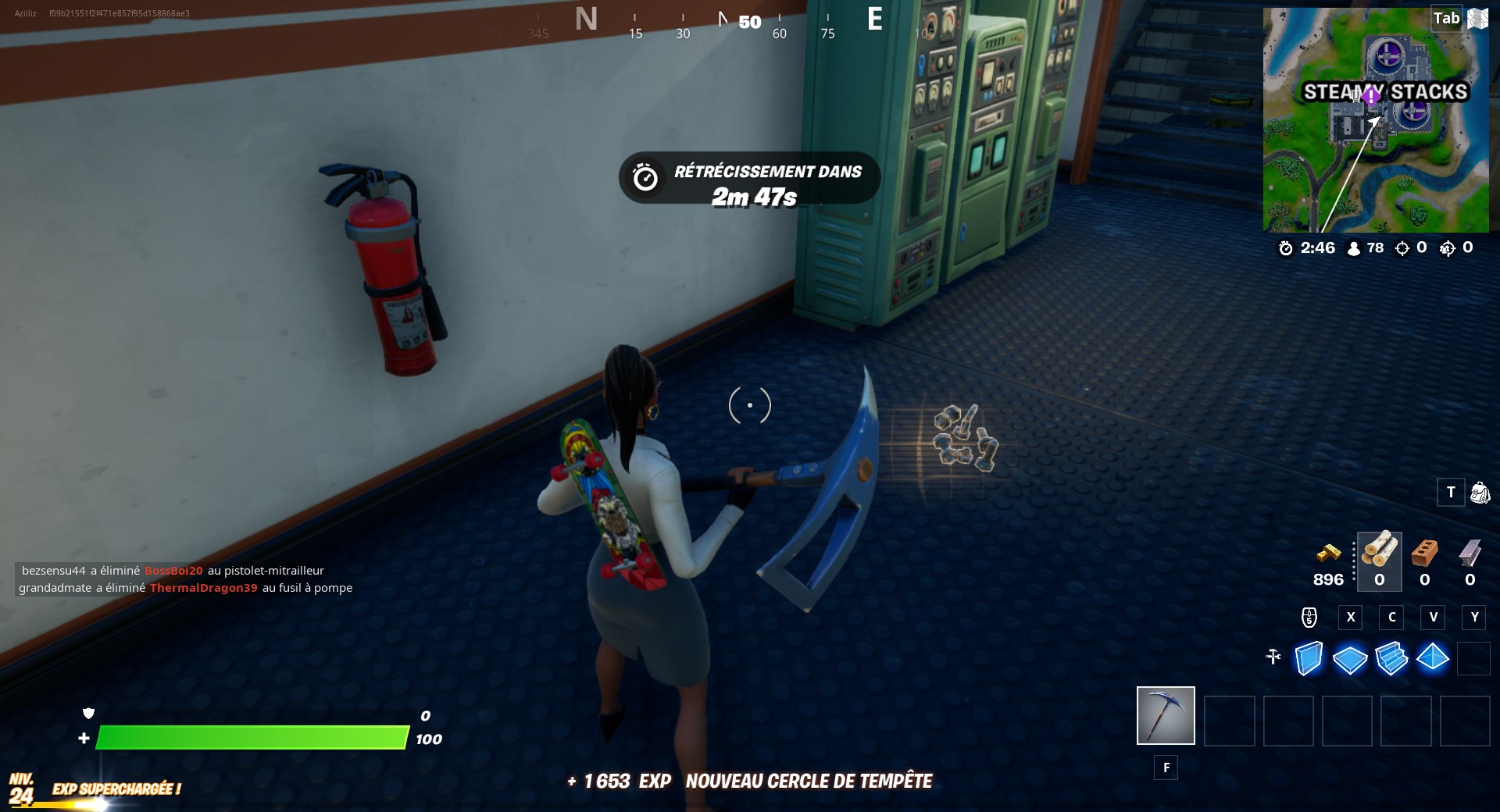Click the C key slot button
The width and height of the screenshot is (1500, 812).
click(1391, 617)
